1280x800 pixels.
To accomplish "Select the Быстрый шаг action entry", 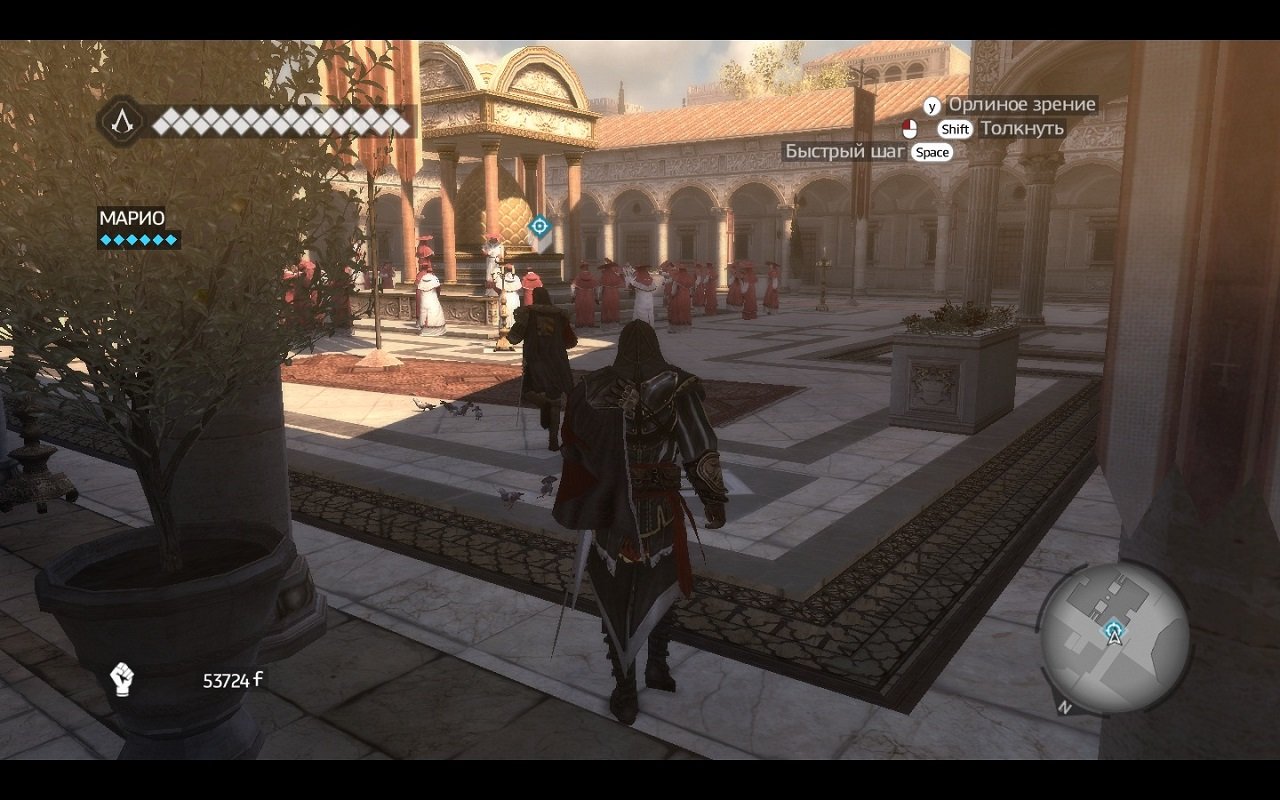I will 845,152.
